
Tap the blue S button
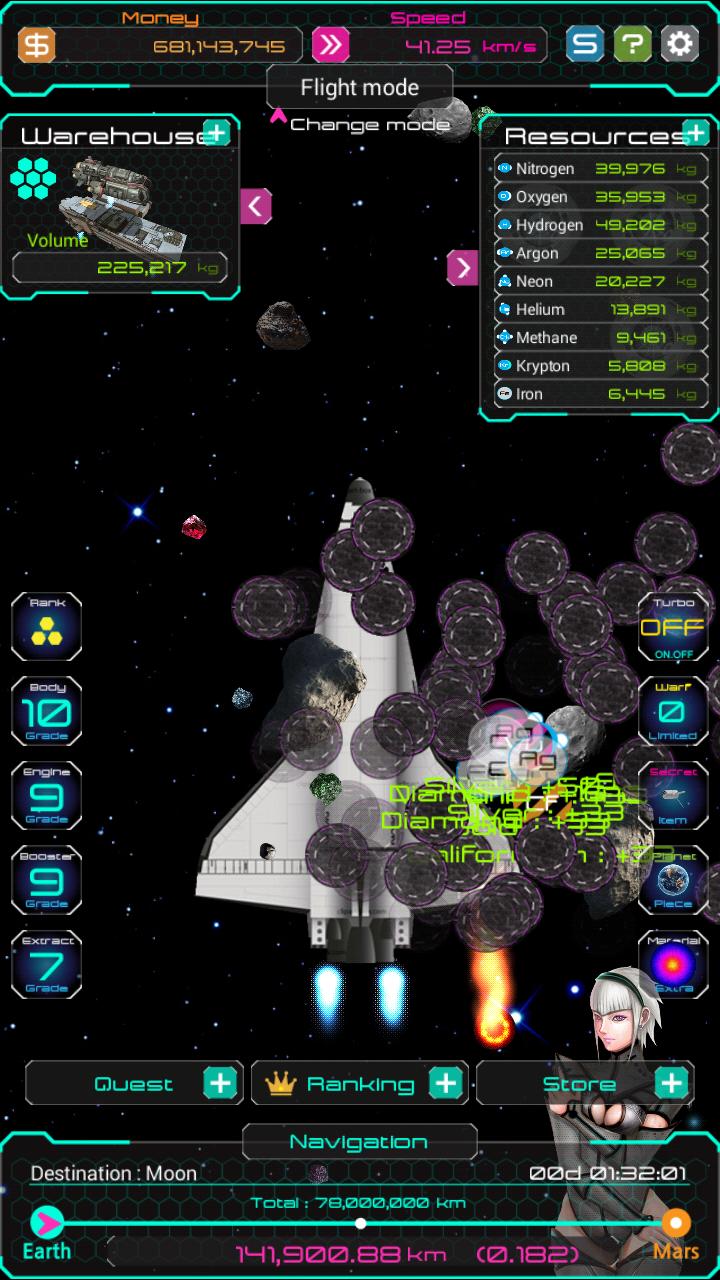585,44
